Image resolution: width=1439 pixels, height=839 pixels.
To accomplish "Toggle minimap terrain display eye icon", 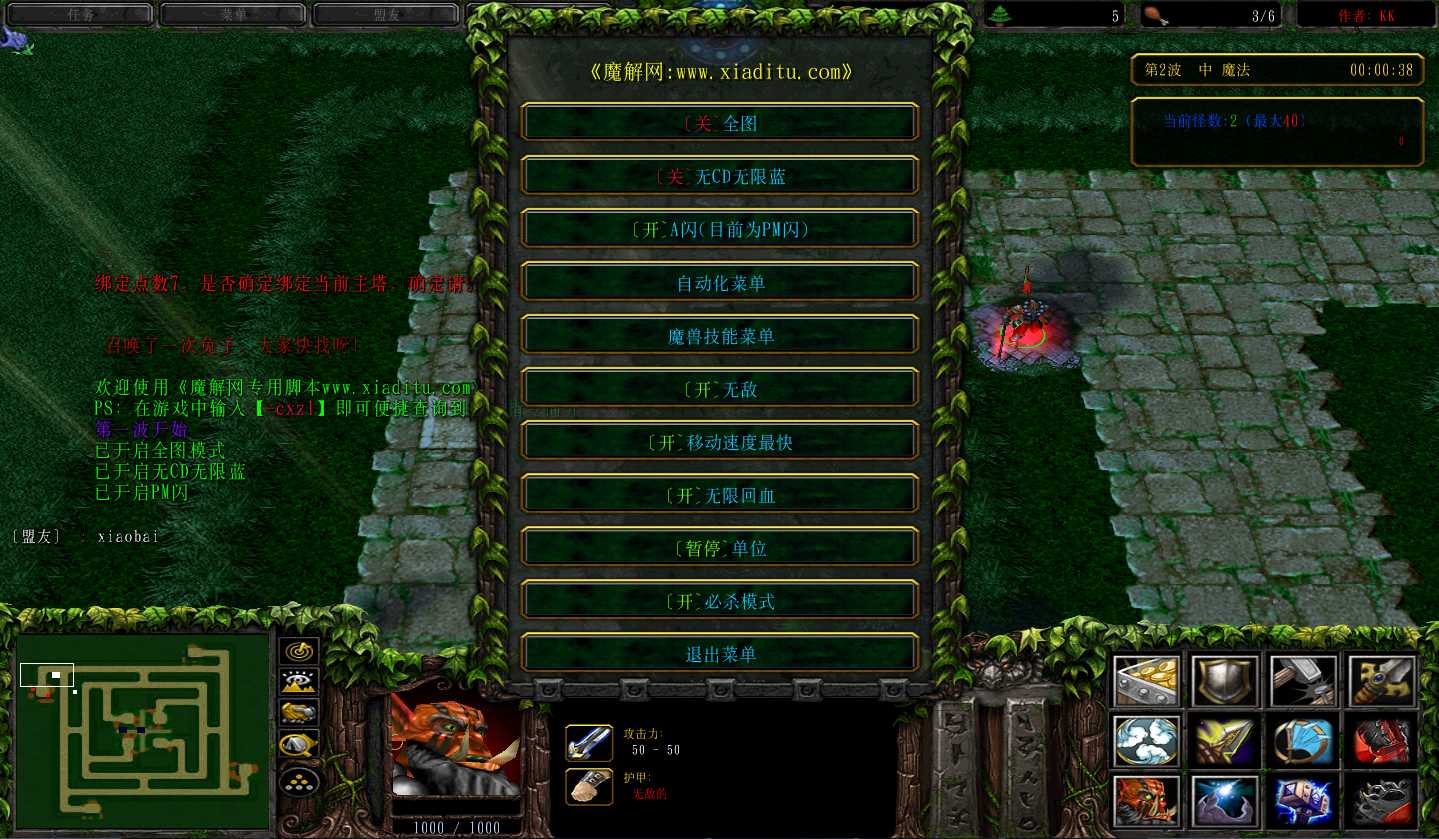I will coord(299,683).
